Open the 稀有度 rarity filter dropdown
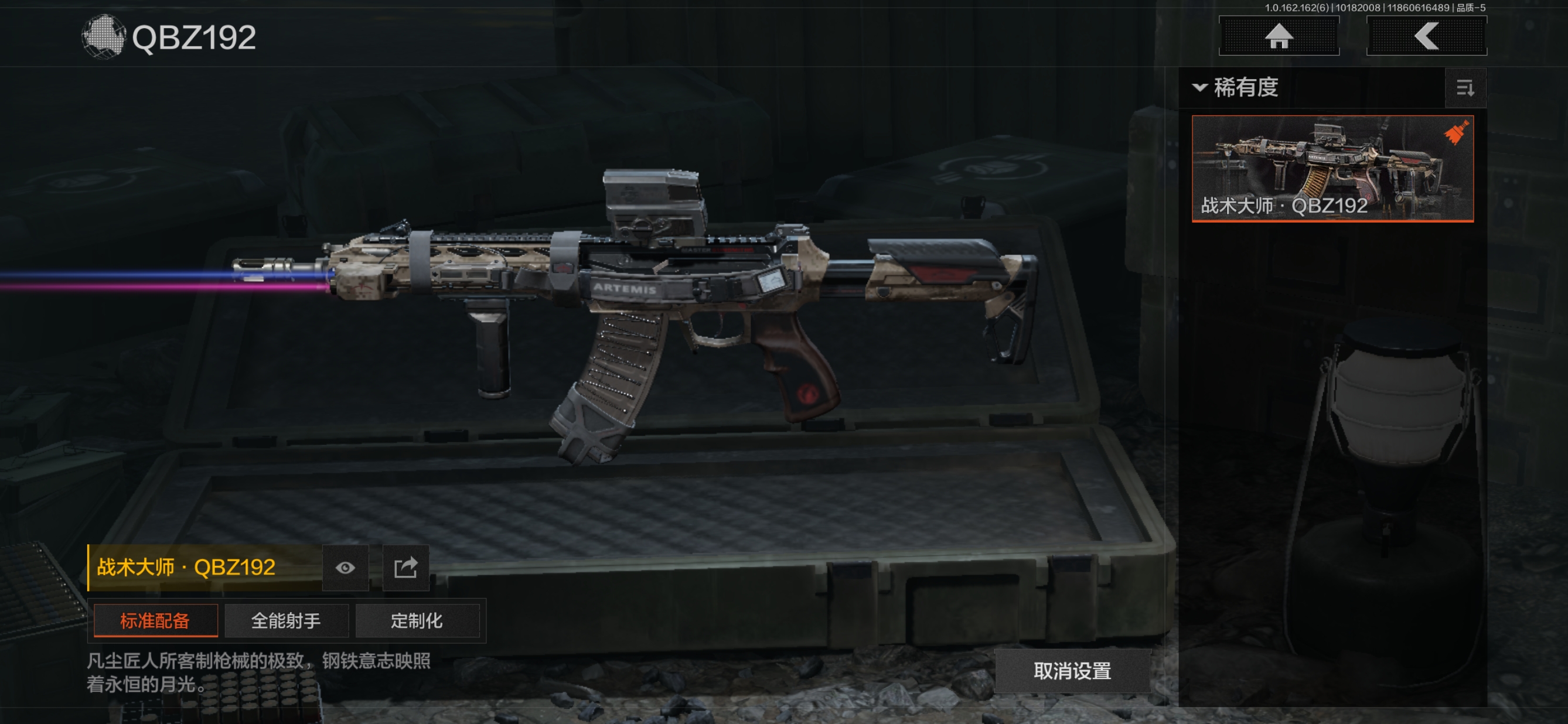Screen dimensions: 1568x724 (1236, 88)
